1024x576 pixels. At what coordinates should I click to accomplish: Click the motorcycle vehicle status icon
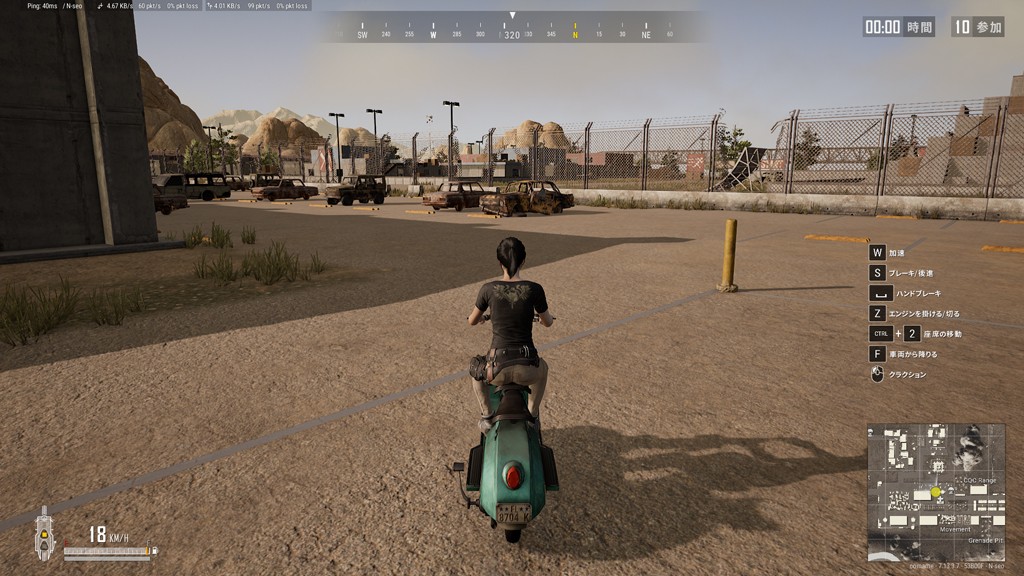point(43,534)
